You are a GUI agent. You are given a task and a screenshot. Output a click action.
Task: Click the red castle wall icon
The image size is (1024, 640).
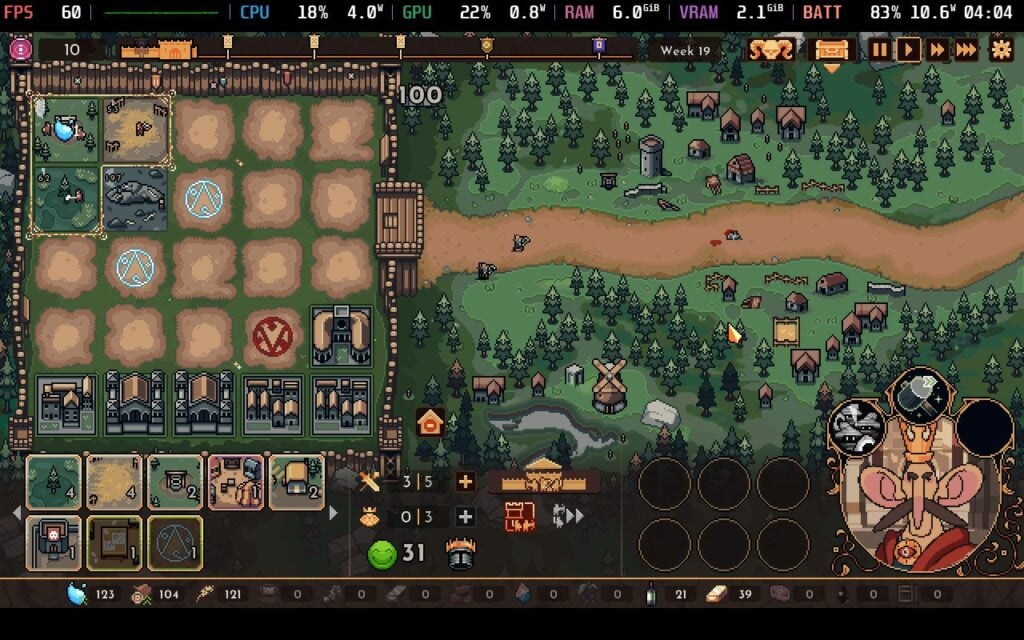520,516
